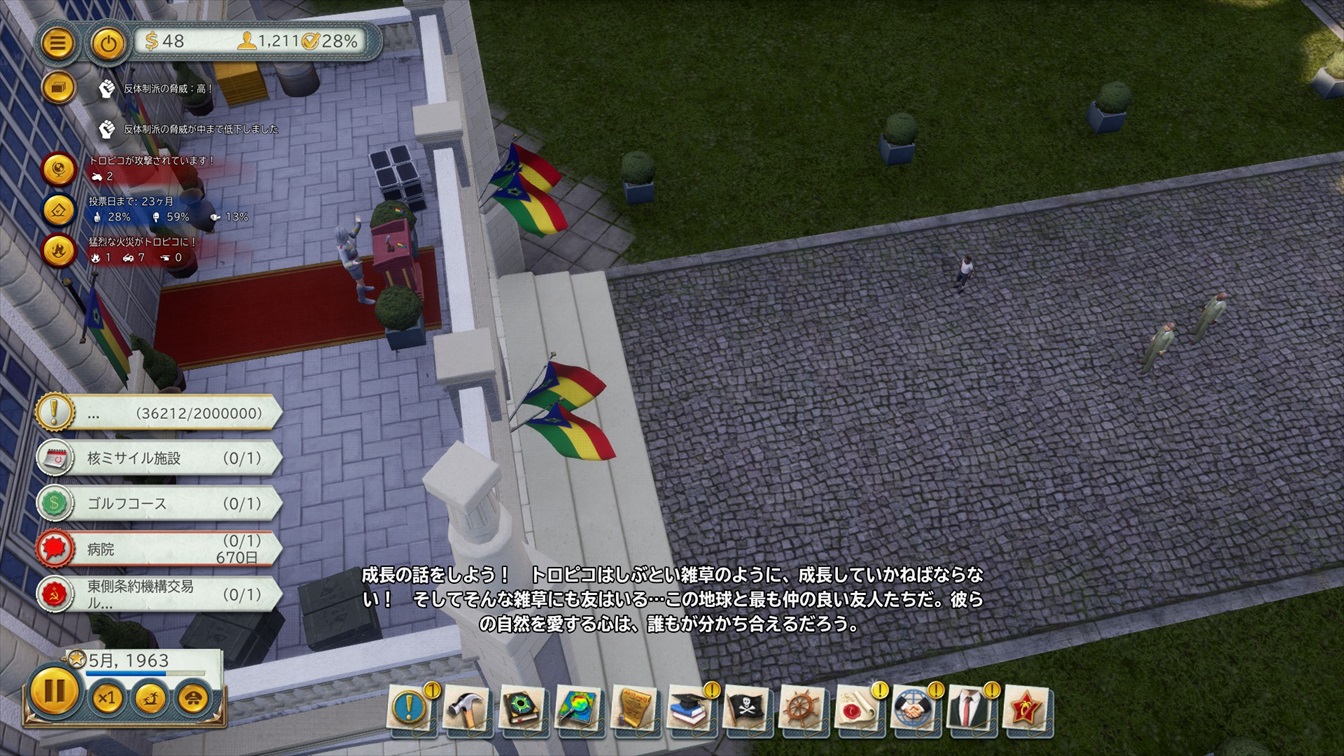
Task: Open the ゴルフコース task
Action: pos(160,503)
